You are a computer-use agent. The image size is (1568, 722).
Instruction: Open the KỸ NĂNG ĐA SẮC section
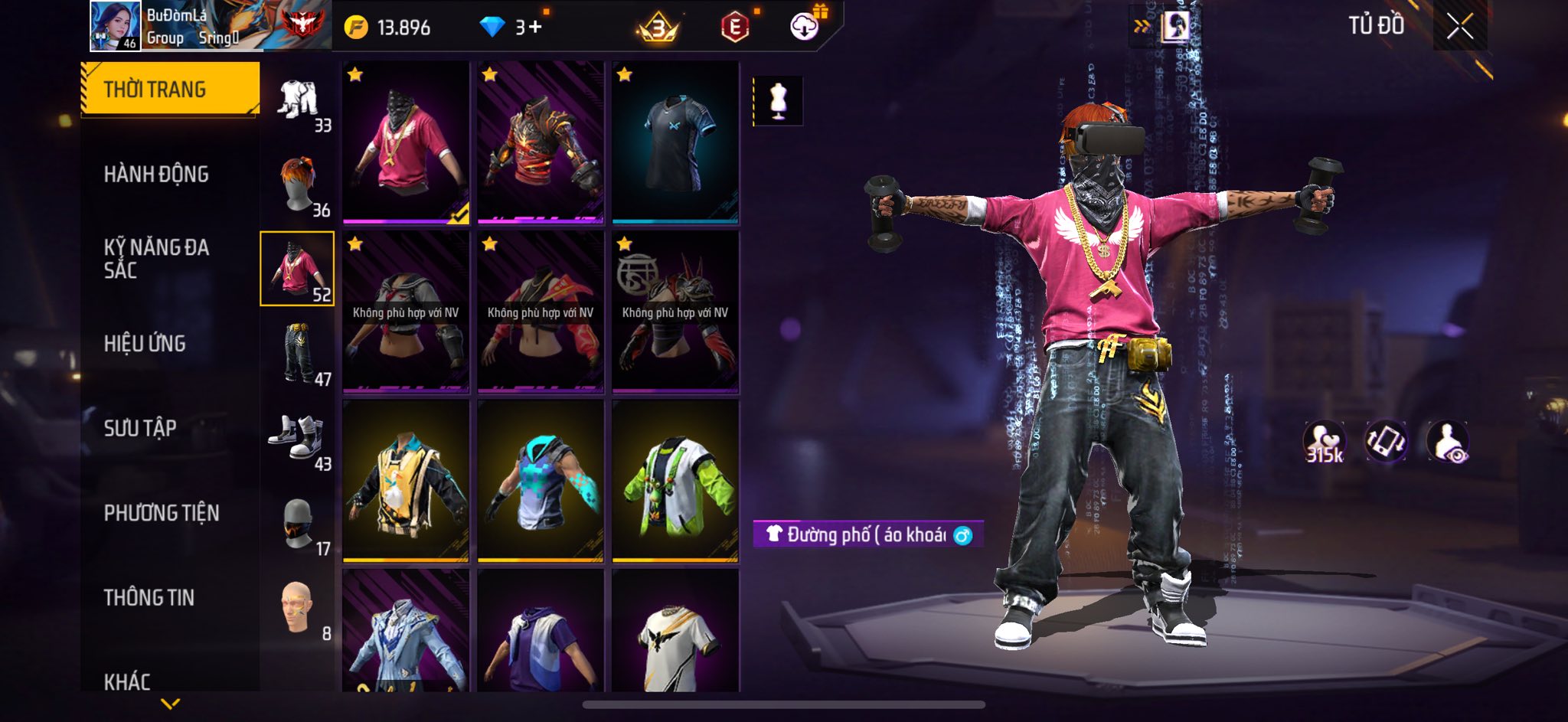pos(156,259)
